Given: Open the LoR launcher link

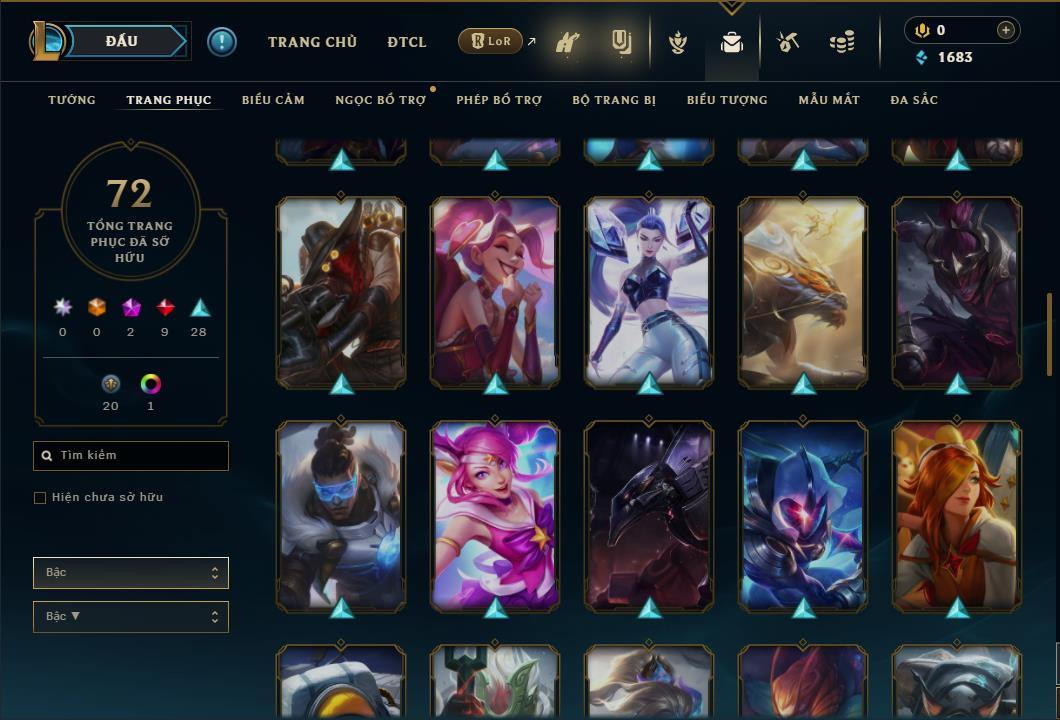Looking at the screenshot, I should point(491,42).
